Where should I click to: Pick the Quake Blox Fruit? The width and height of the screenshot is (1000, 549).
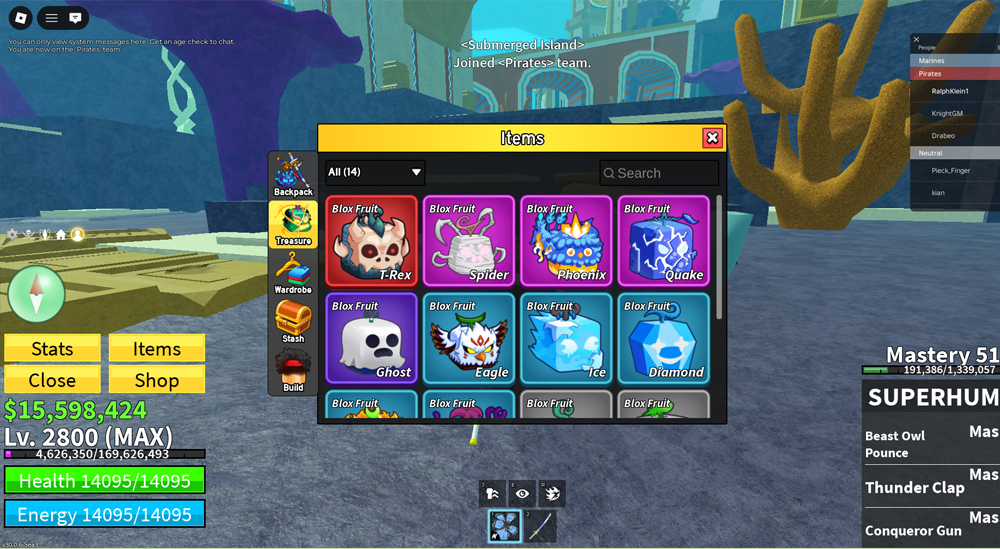tap(663, 241)
